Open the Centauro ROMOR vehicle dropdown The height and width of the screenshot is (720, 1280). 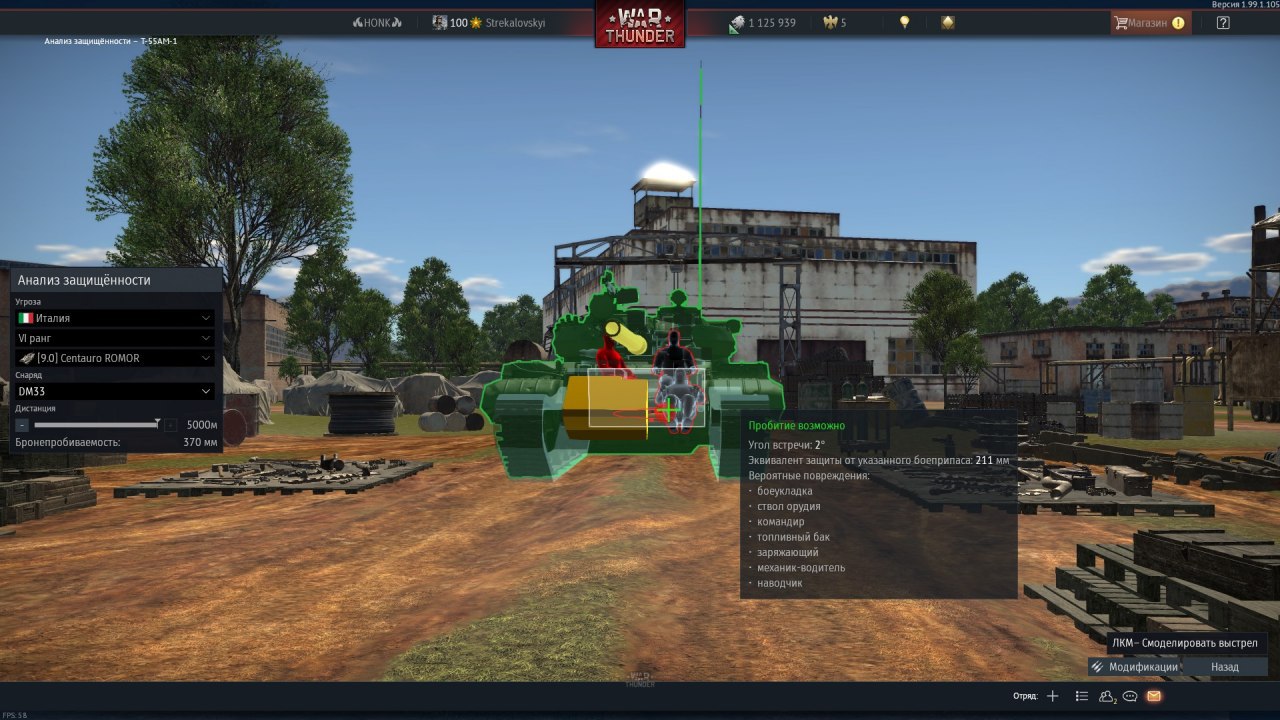tap(116, 358)
